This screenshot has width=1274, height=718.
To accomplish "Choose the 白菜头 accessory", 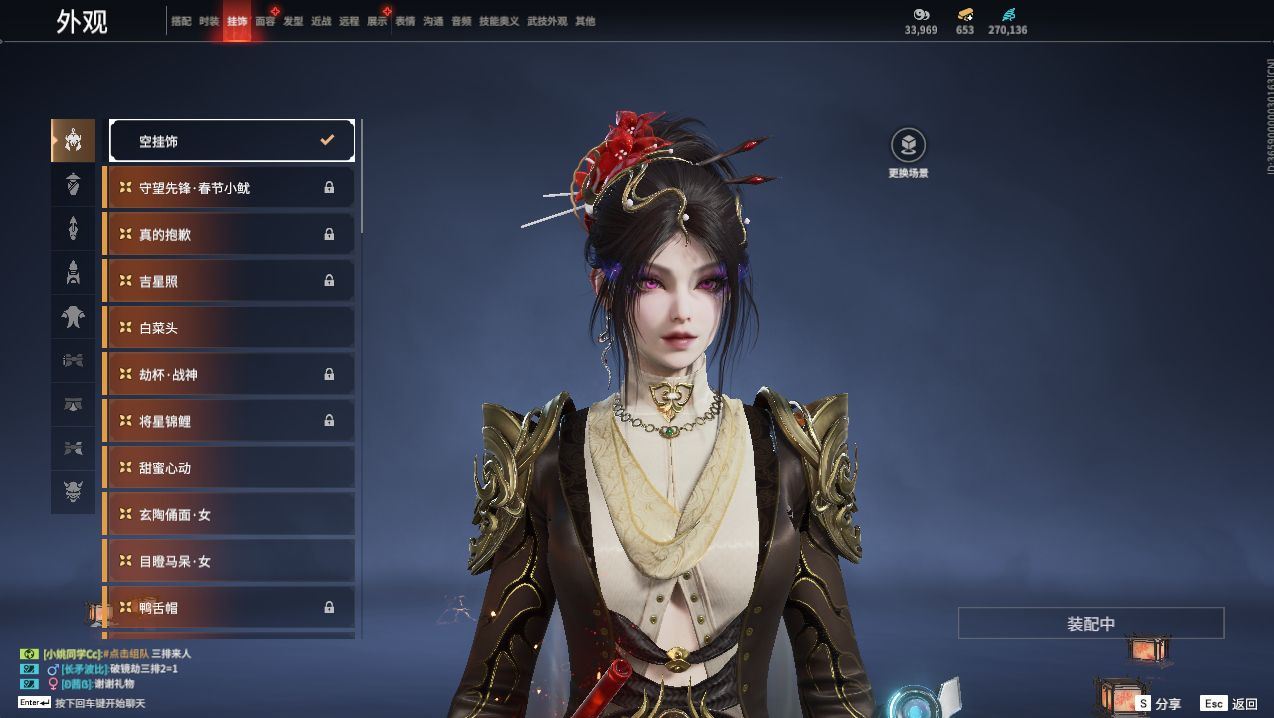I will point(230,328).
